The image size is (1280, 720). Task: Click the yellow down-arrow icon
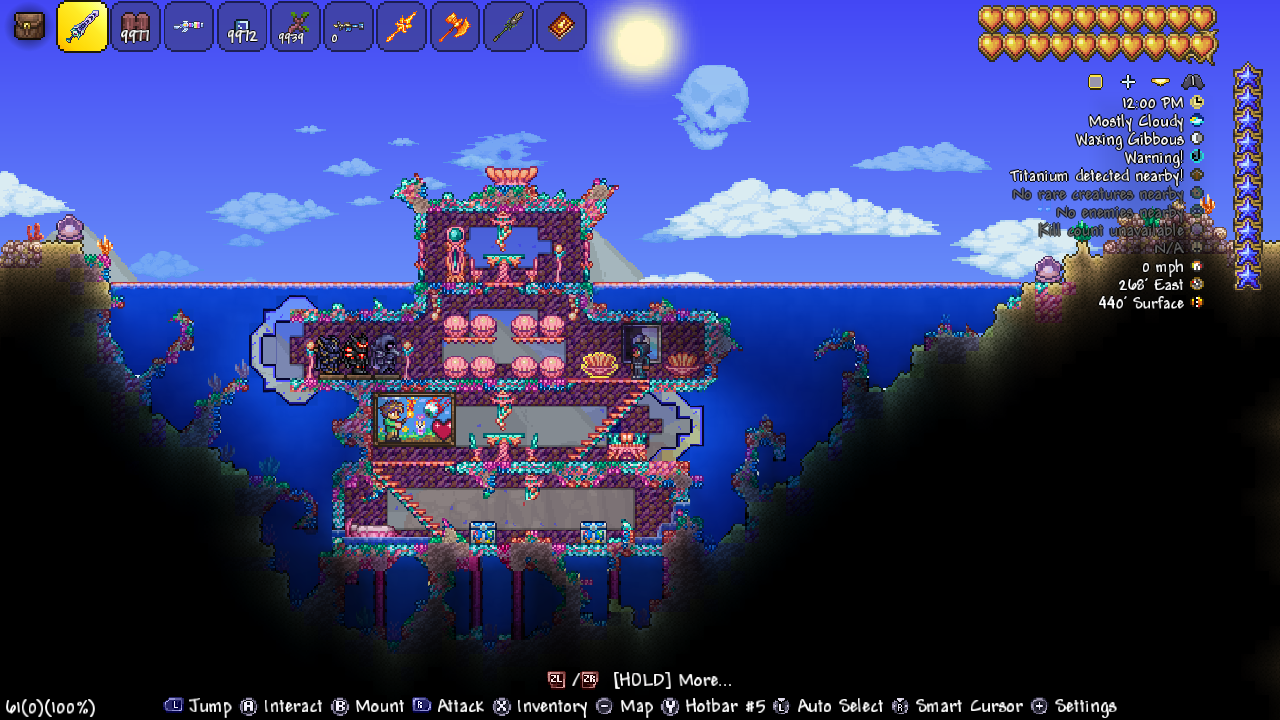coord(1160,82)
